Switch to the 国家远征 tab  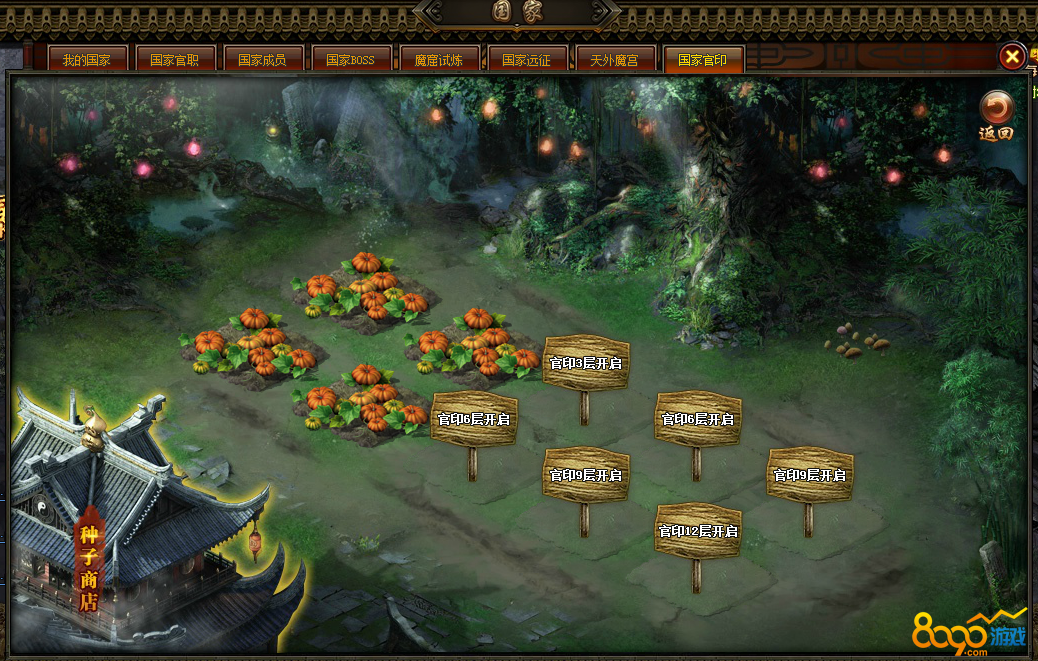[527, 60]
